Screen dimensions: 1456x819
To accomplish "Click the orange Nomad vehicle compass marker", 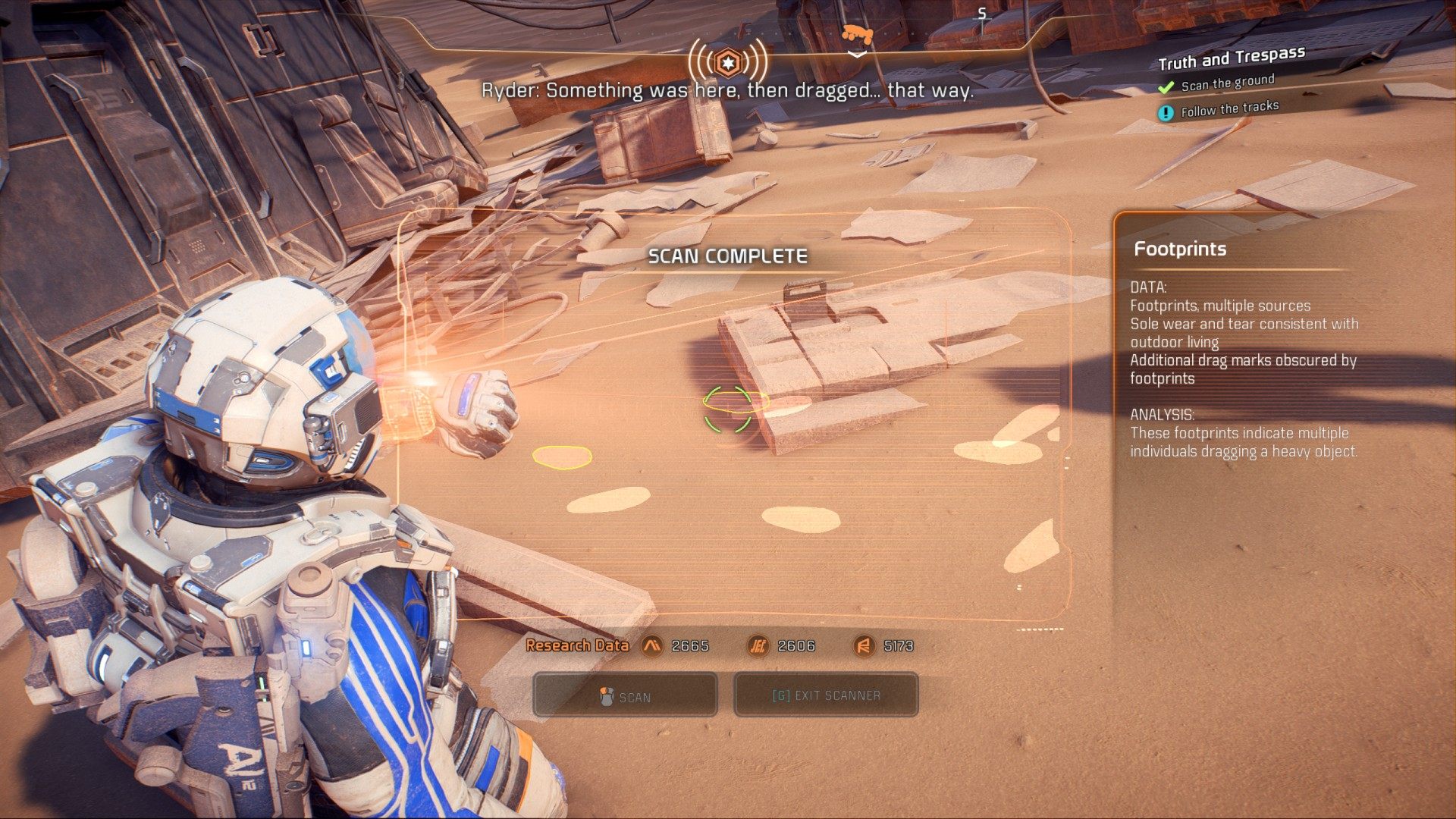I will pos(857,34).
